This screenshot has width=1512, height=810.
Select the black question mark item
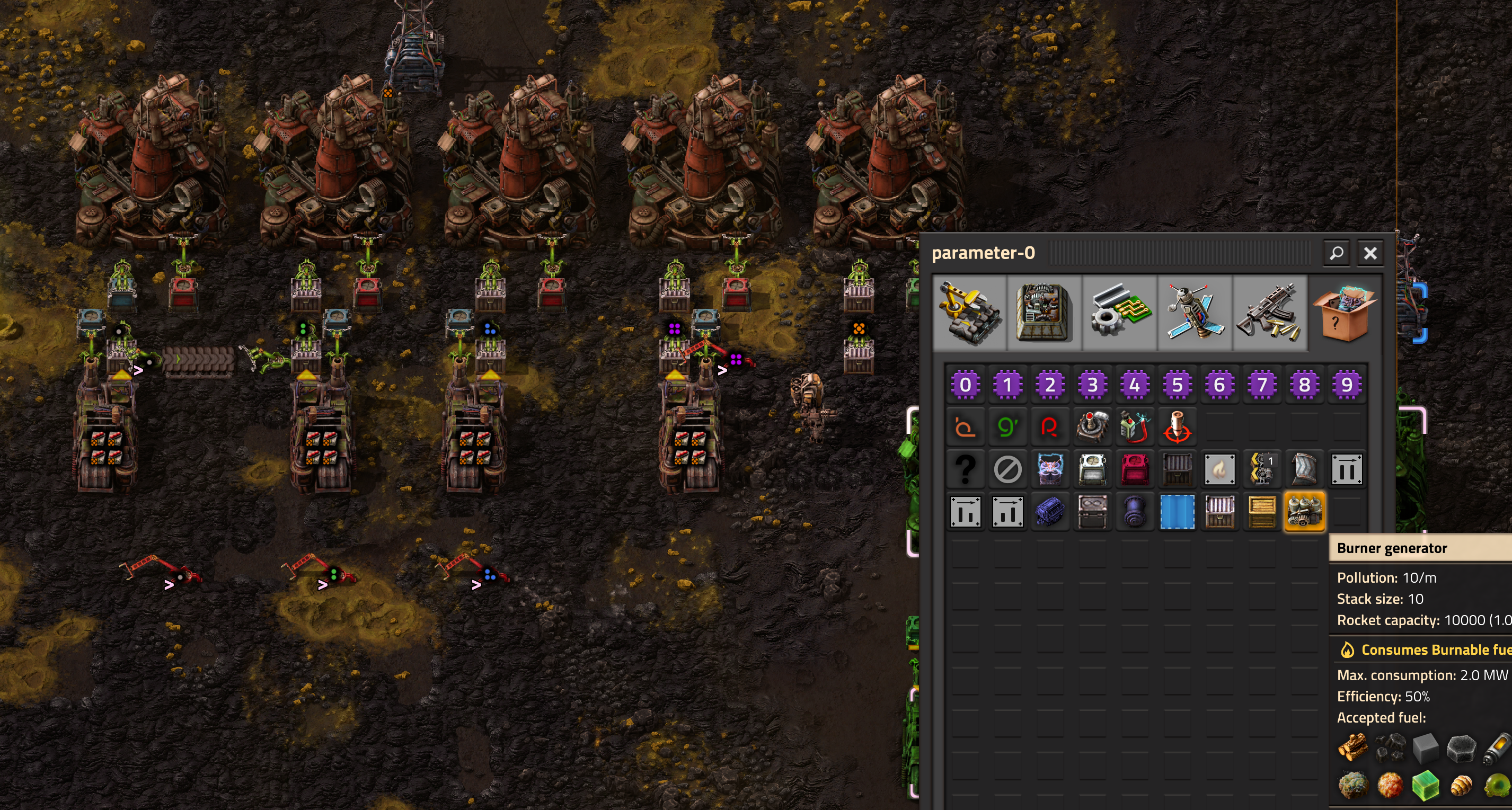(x=966, y=469)
